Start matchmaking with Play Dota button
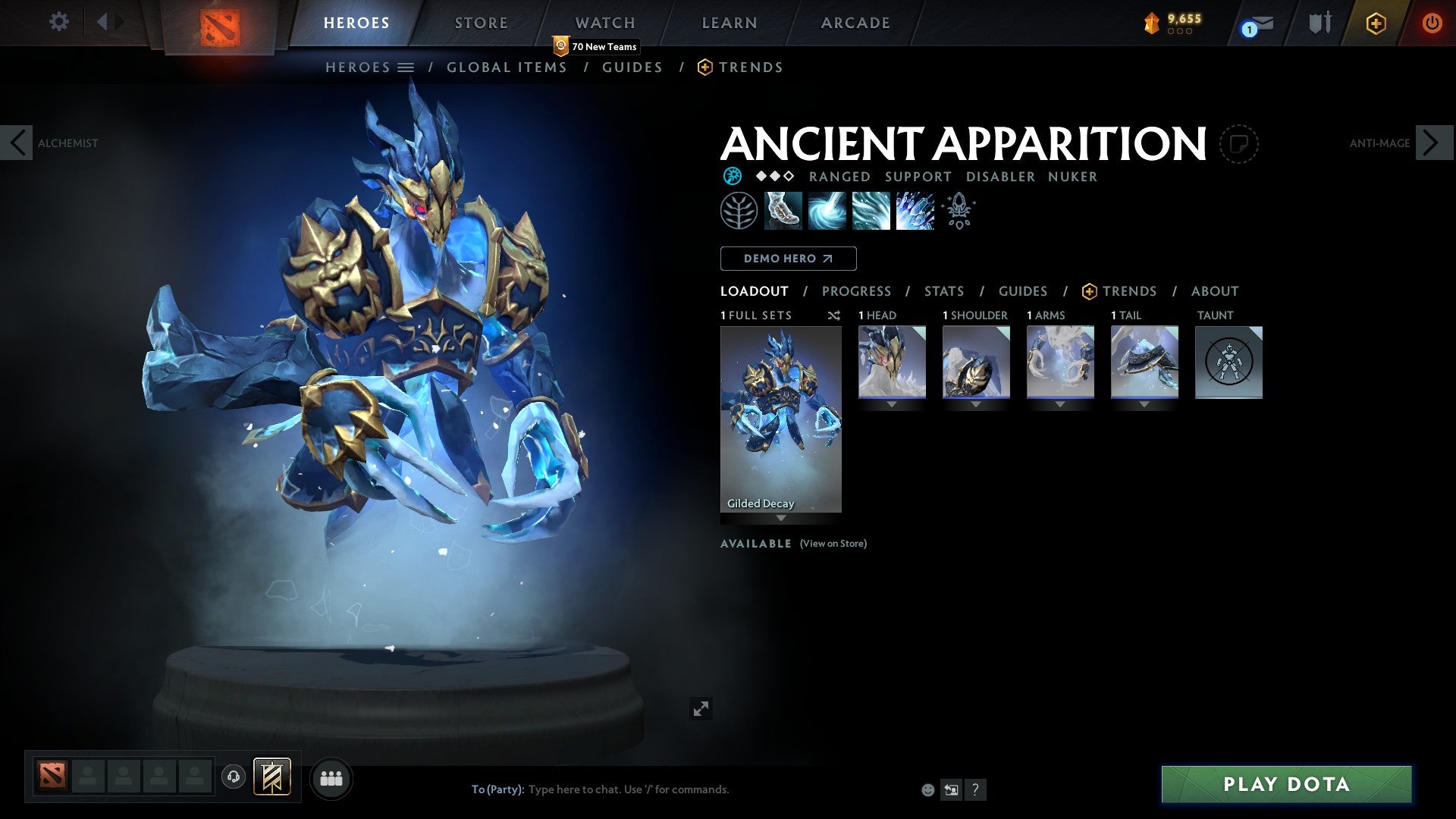 click(x=1286, y=784)
